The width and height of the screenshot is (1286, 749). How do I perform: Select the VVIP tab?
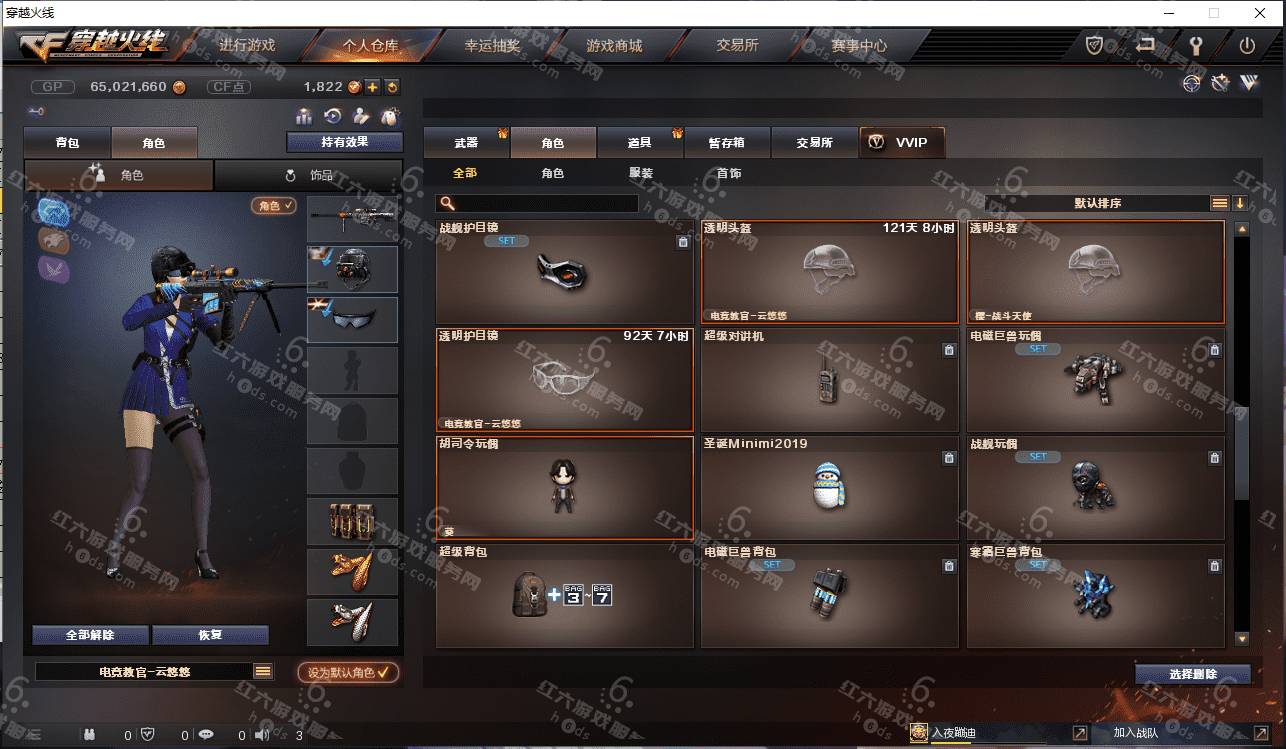click(901, 143)
